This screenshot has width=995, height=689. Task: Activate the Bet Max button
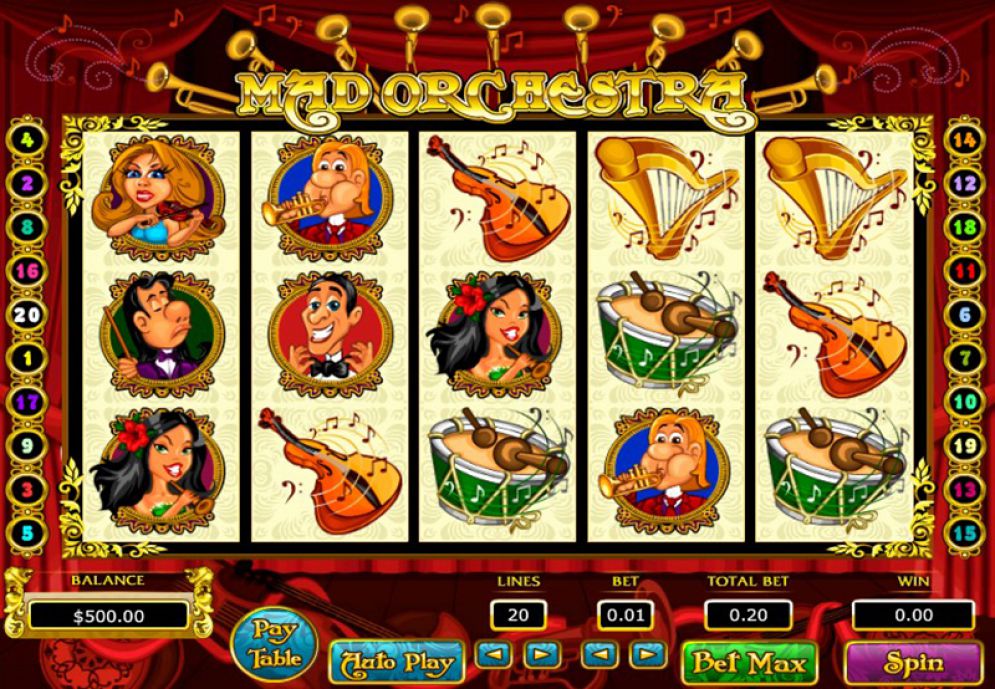(x=749, y=662)
